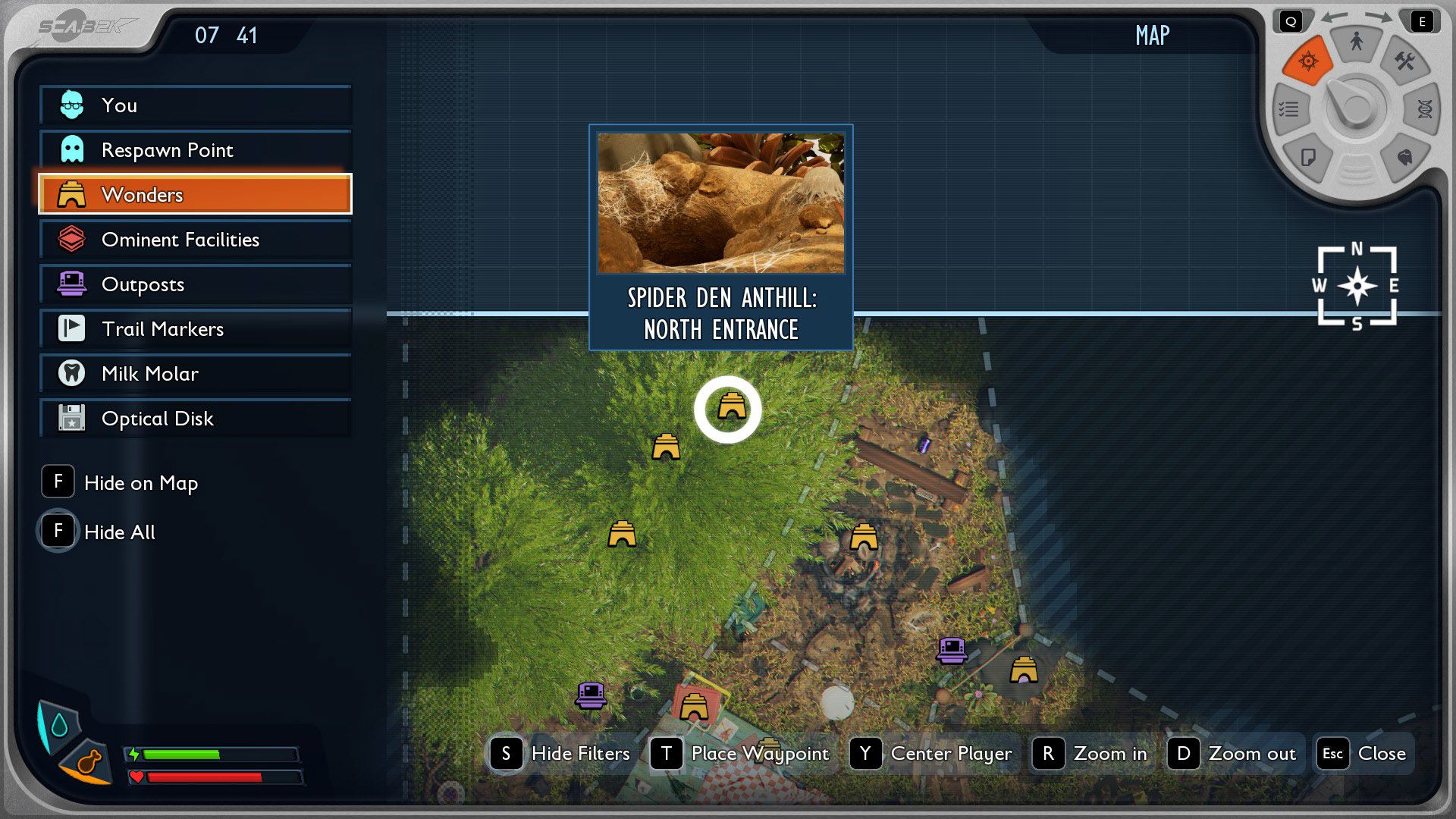Select the You filter entry
Viewport: 1456px width, 819px height.
[x=195, y=105]
